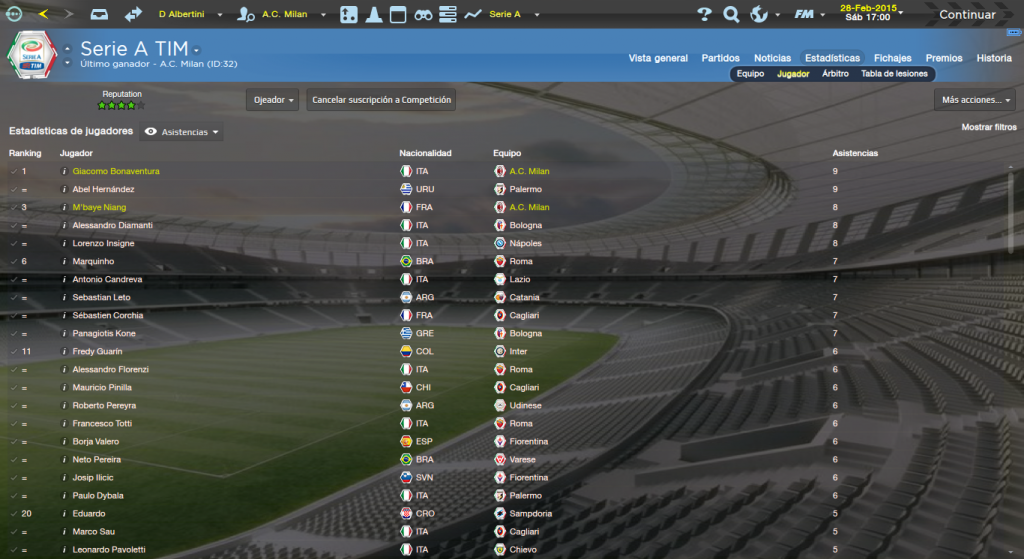The height and width of the screenshot is (559, 1024).
Task: Go to the Fichajes tab
Action: 892,58
